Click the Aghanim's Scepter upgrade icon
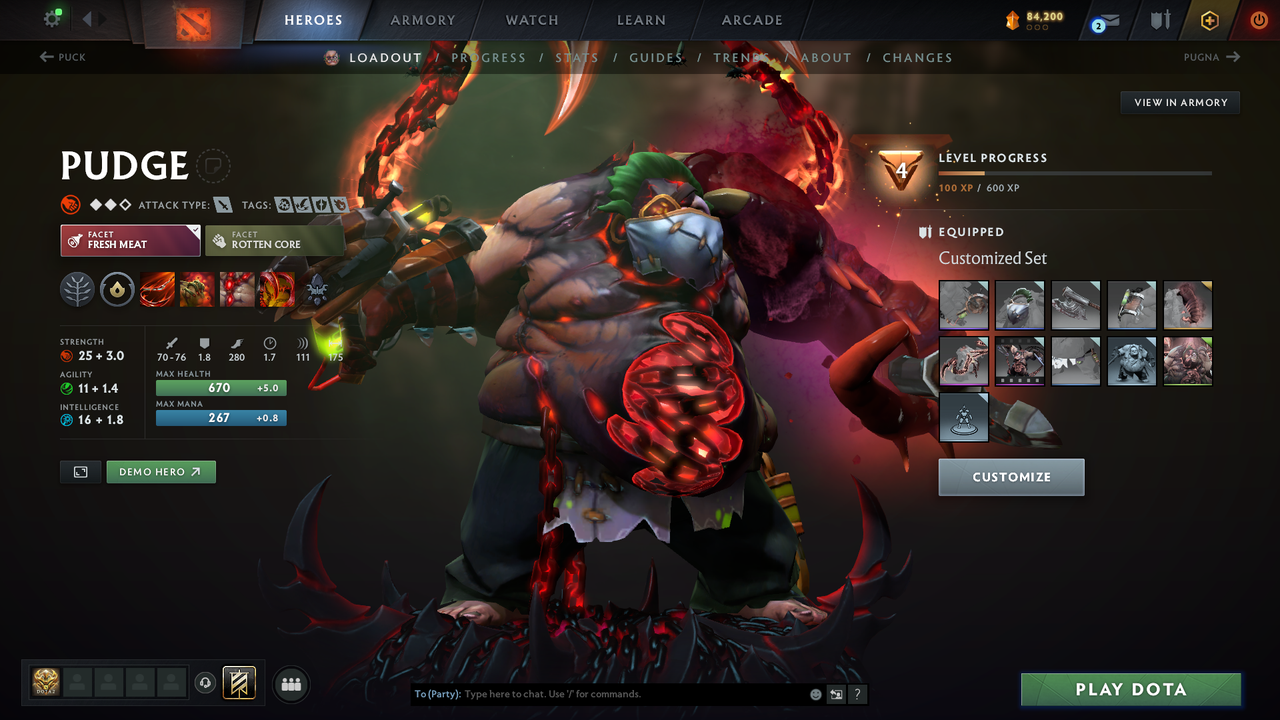Screen dimensions: 1280x720 click(x=118, y=290)
